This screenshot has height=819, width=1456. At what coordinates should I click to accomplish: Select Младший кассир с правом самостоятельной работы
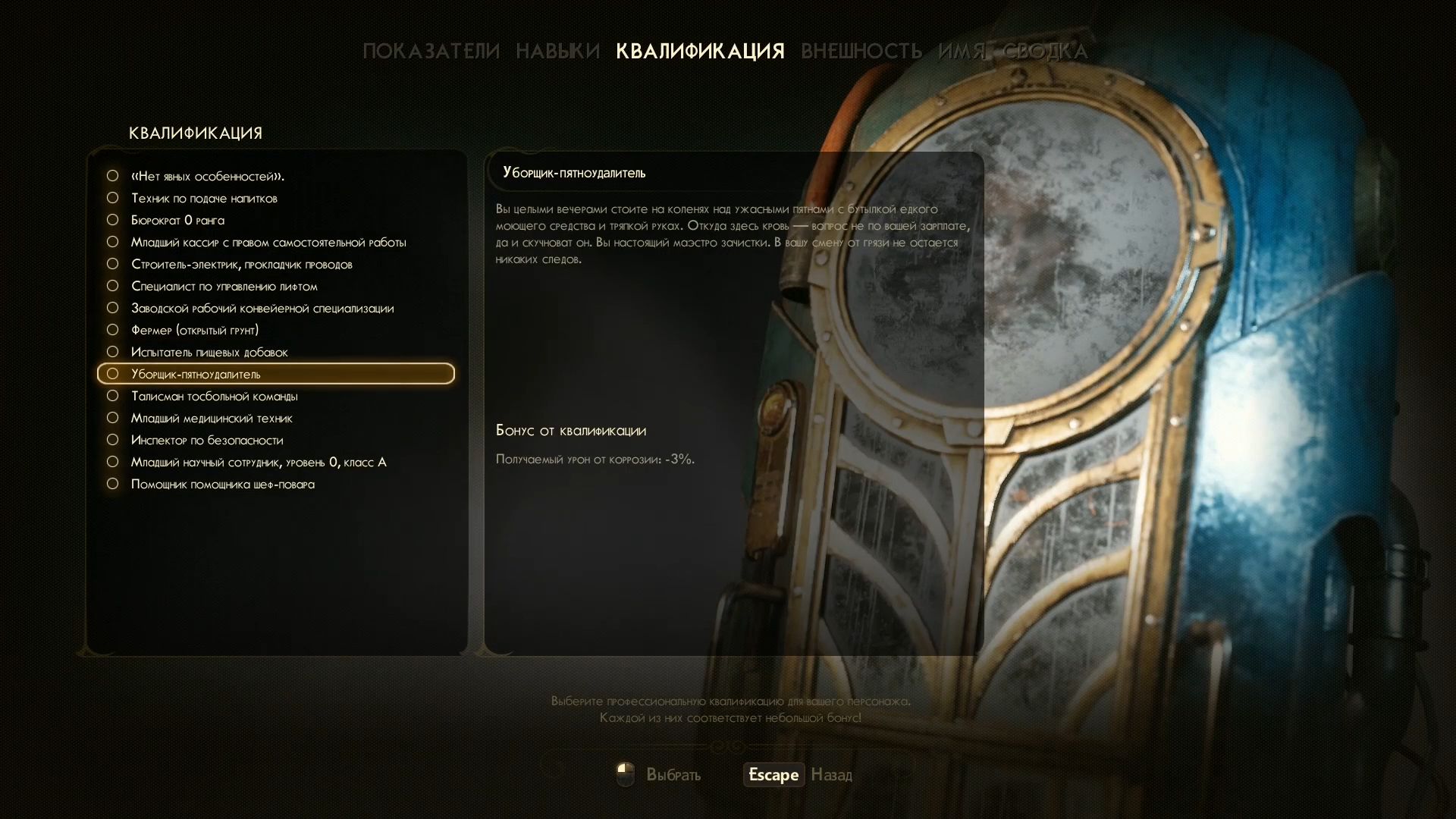tap(268, 243)
